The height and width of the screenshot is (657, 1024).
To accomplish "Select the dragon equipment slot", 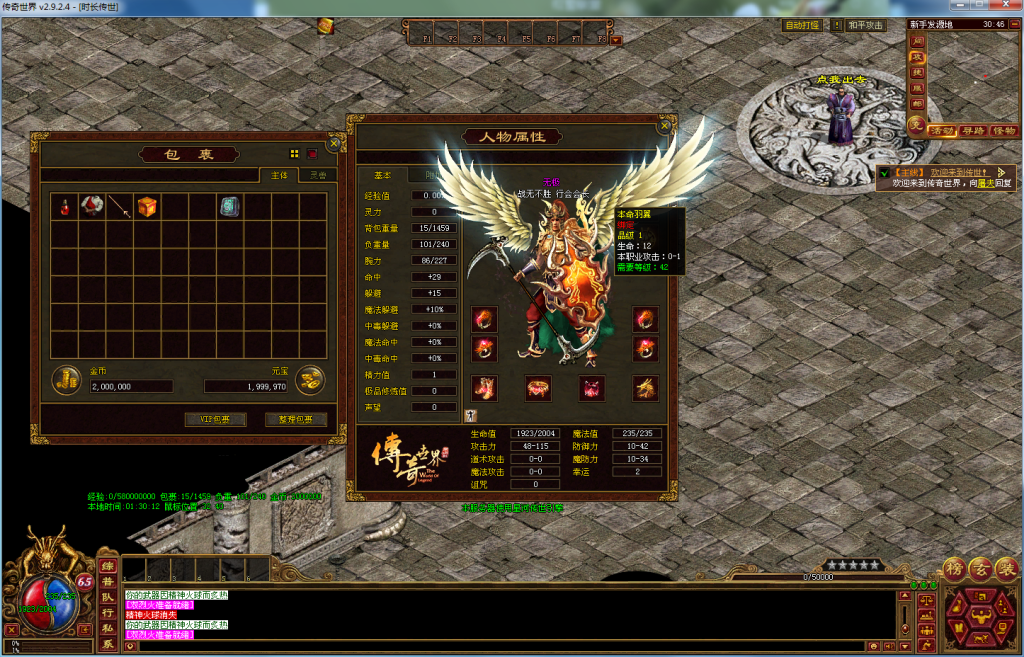I will tap(645, 387).
